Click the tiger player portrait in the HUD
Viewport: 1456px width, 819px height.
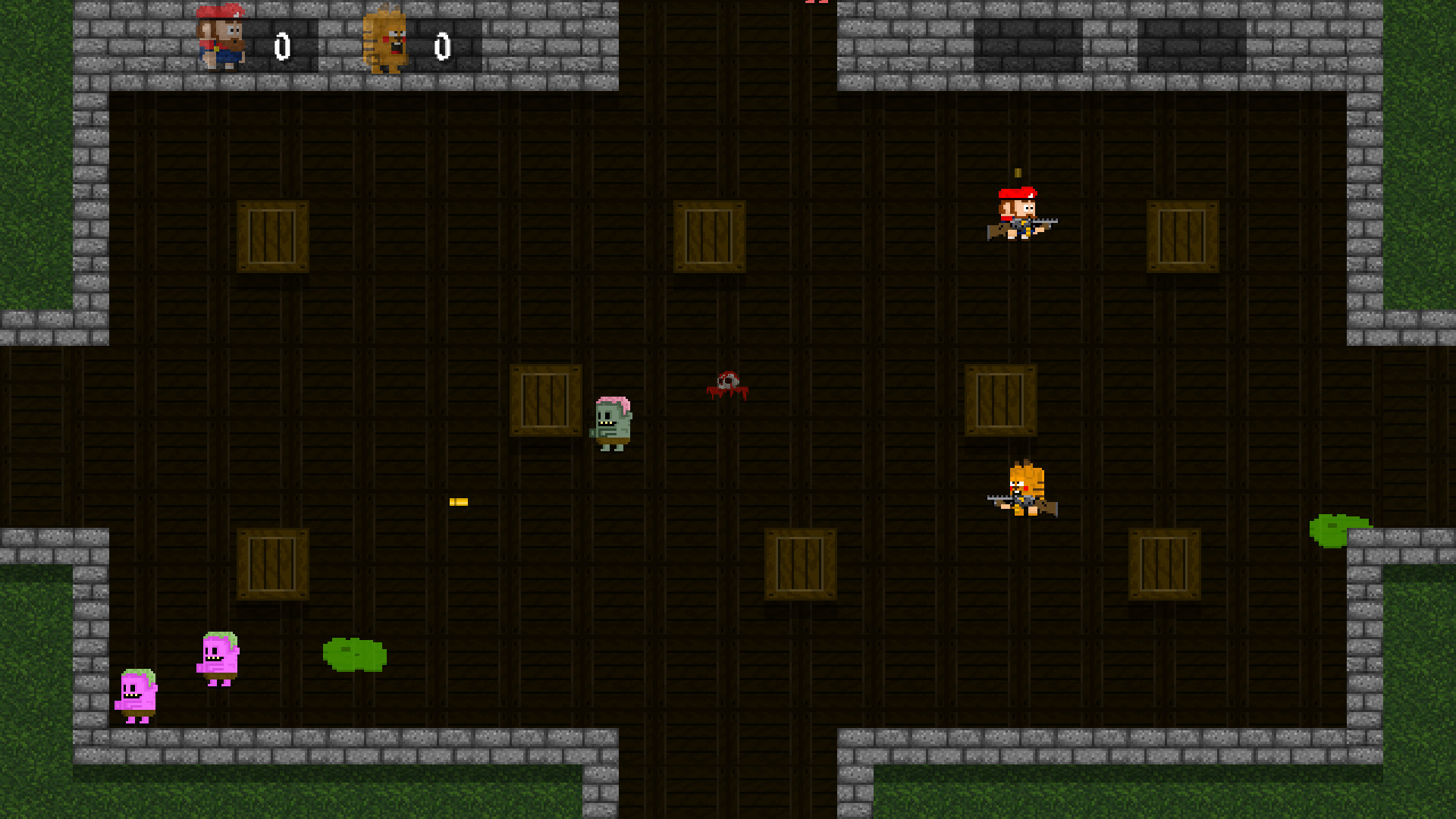click(387, 42)
